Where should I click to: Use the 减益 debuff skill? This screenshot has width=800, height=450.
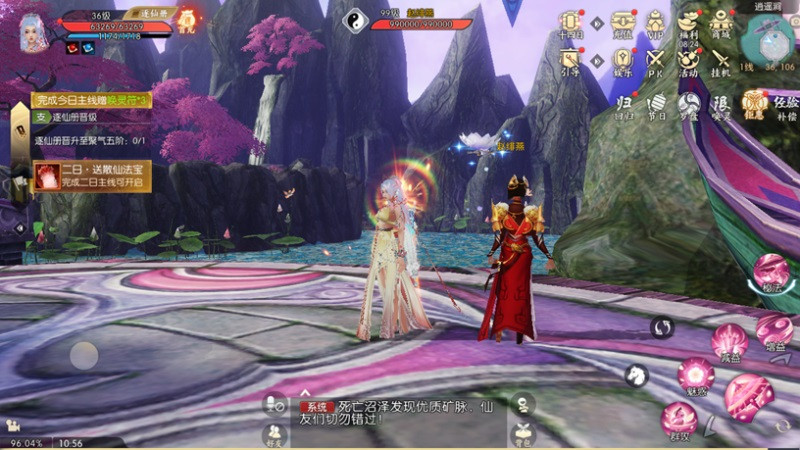coord(729,341)
